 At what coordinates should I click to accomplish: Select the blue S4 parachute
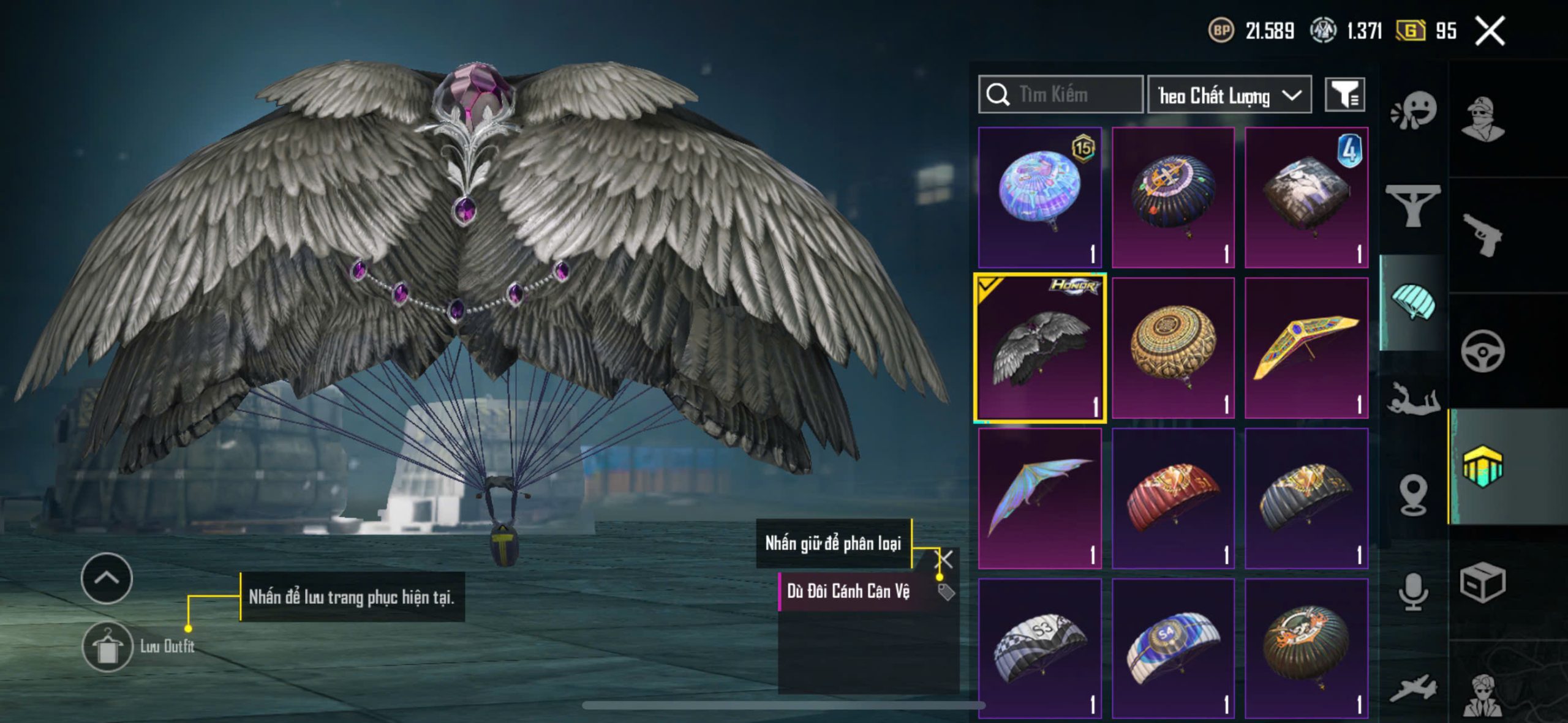1173,648
